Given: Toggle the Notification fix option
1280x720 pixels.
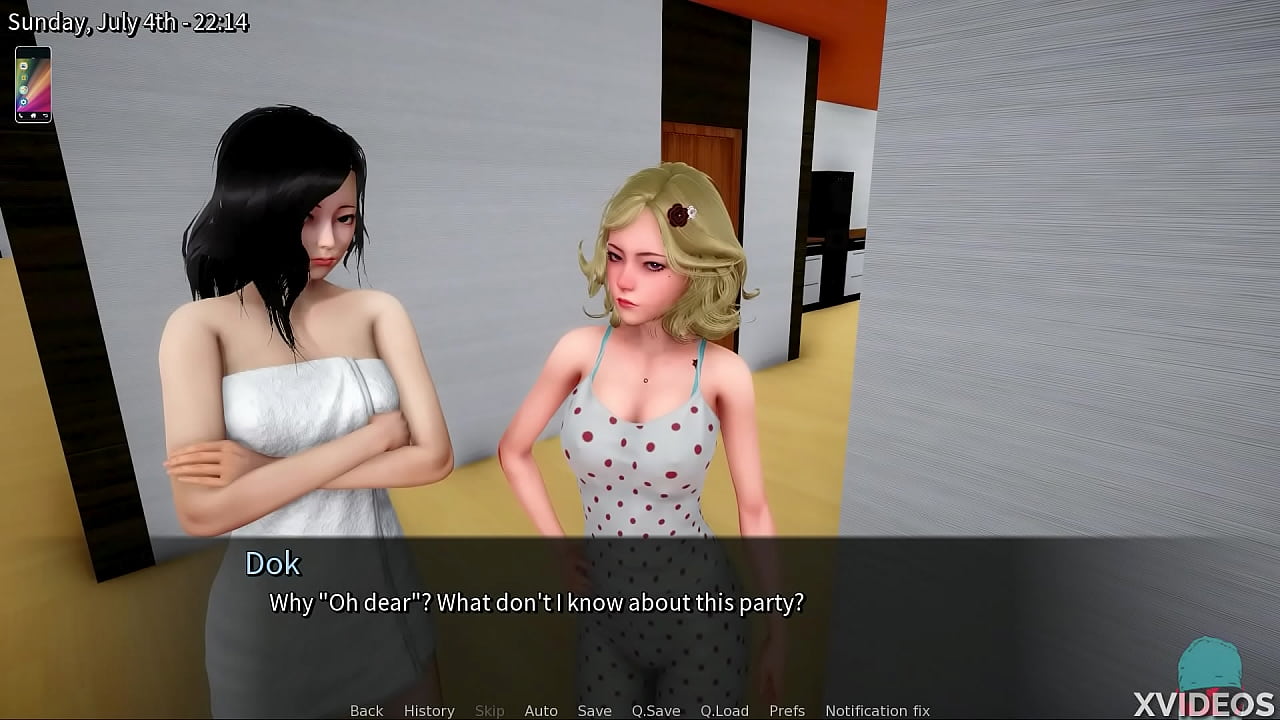Looking at the screenshot, I should pos(877,710).
